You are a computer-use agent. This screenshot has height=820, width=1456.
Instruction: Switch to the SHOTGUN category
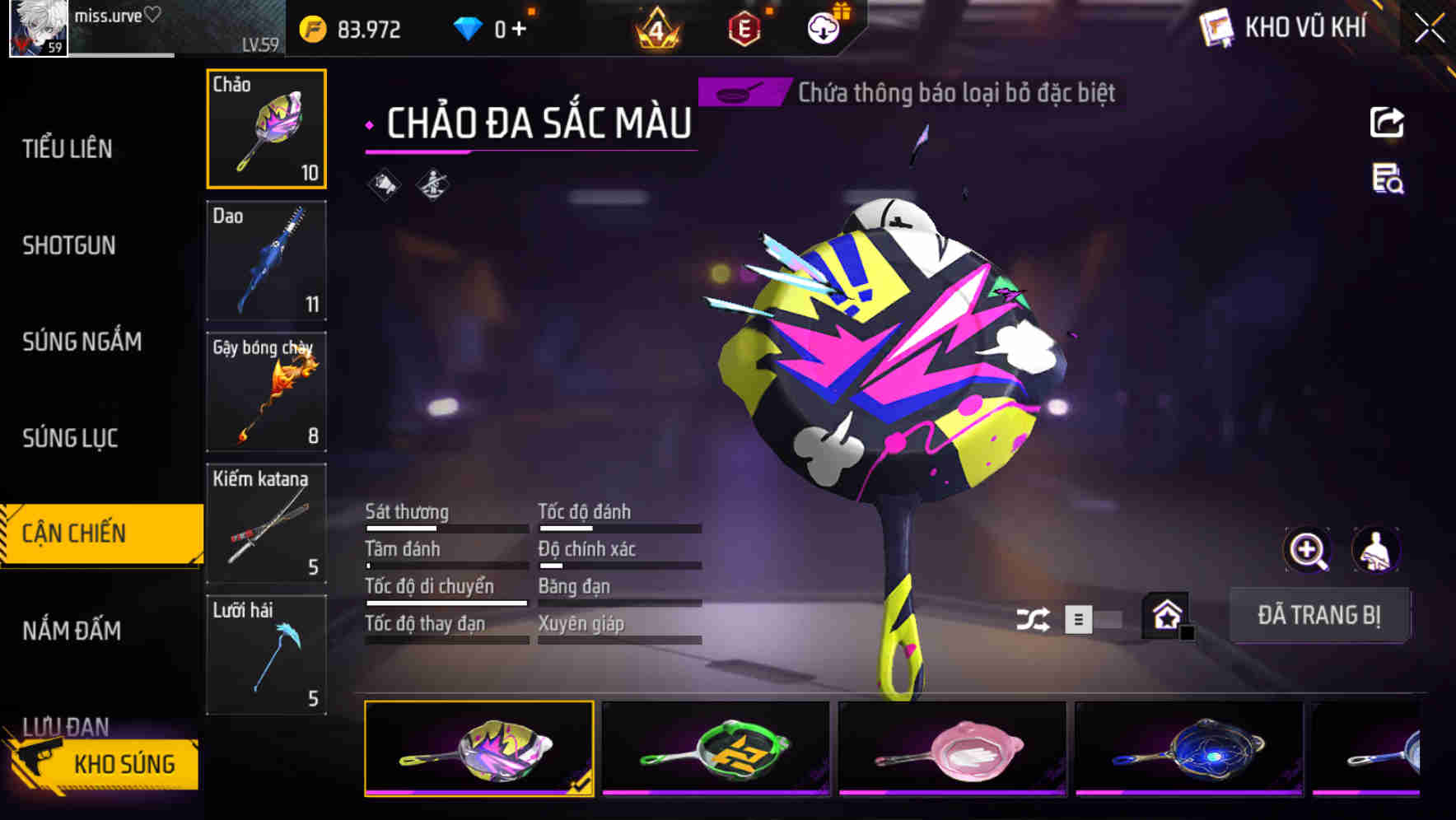70,245
